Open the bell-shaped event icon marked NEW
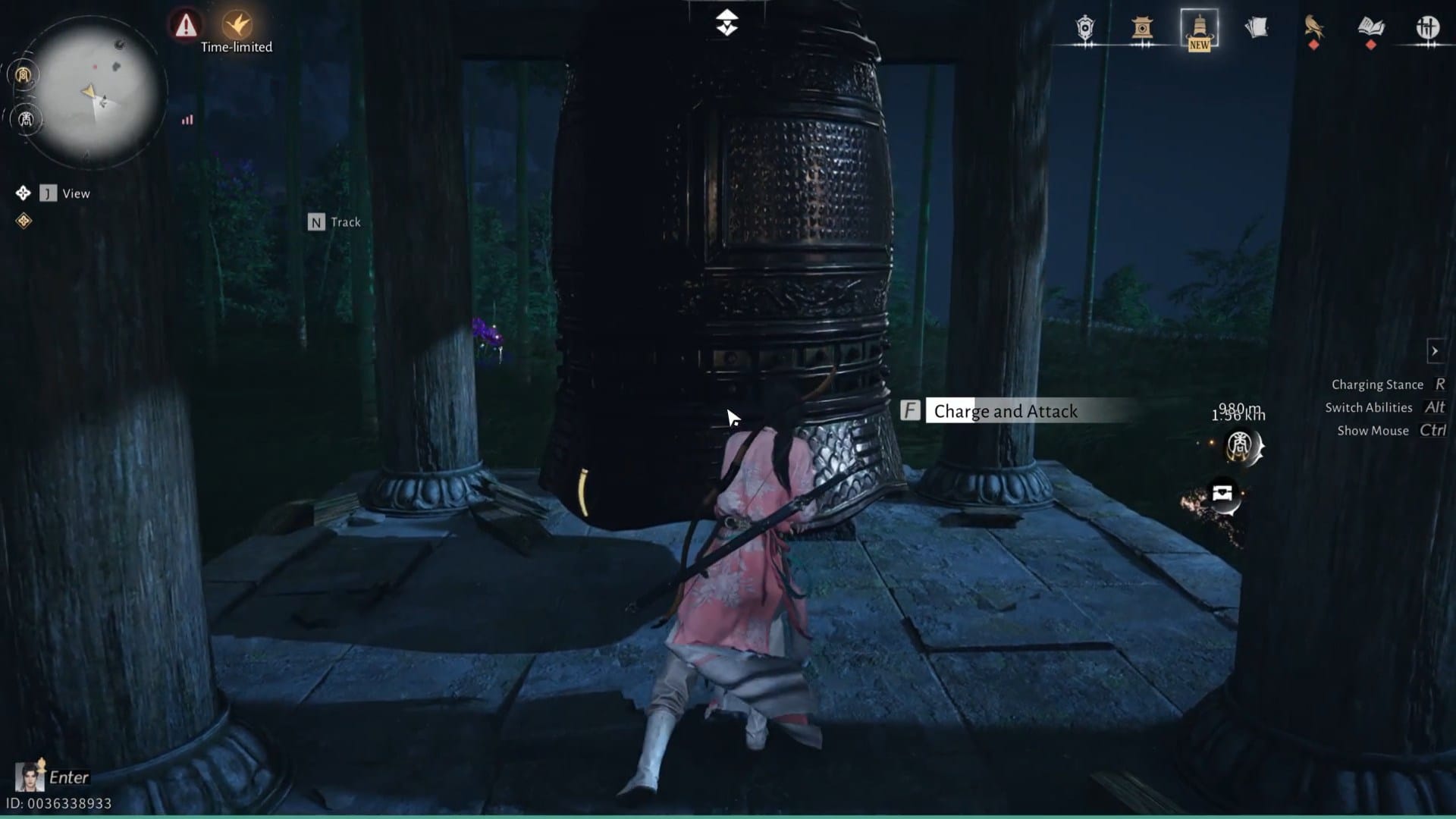1456x819 pixels. tap(1198, 30)
